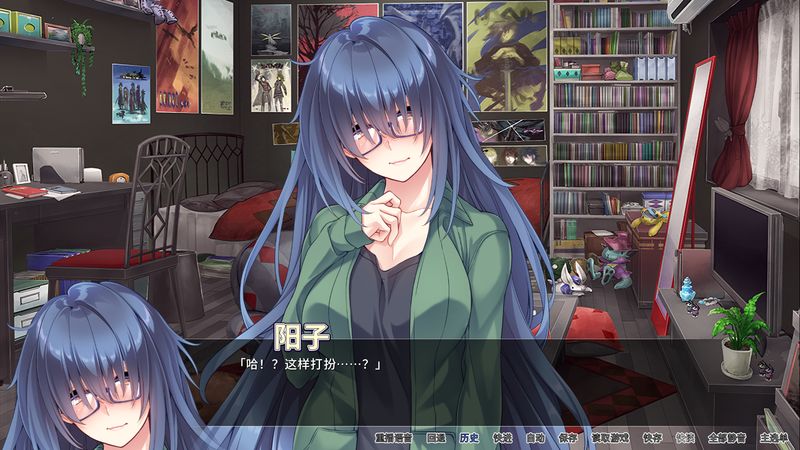Click 回退 to roll back the dialogue
Image resolution: width=800 pixels, height=450 pixels.
pos(436,438)
